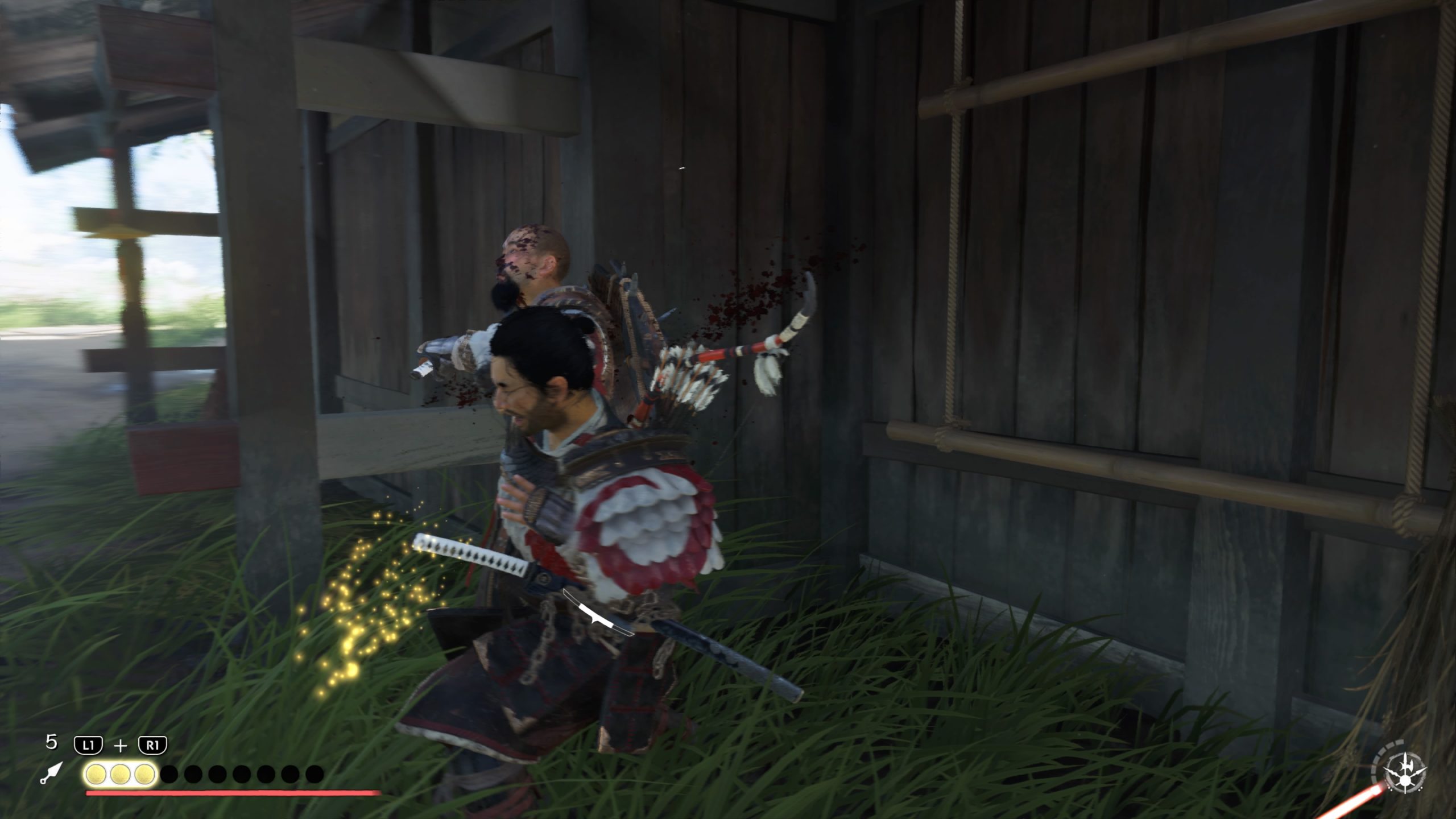Click the kunai ammo count showing 5

(51, 743)
